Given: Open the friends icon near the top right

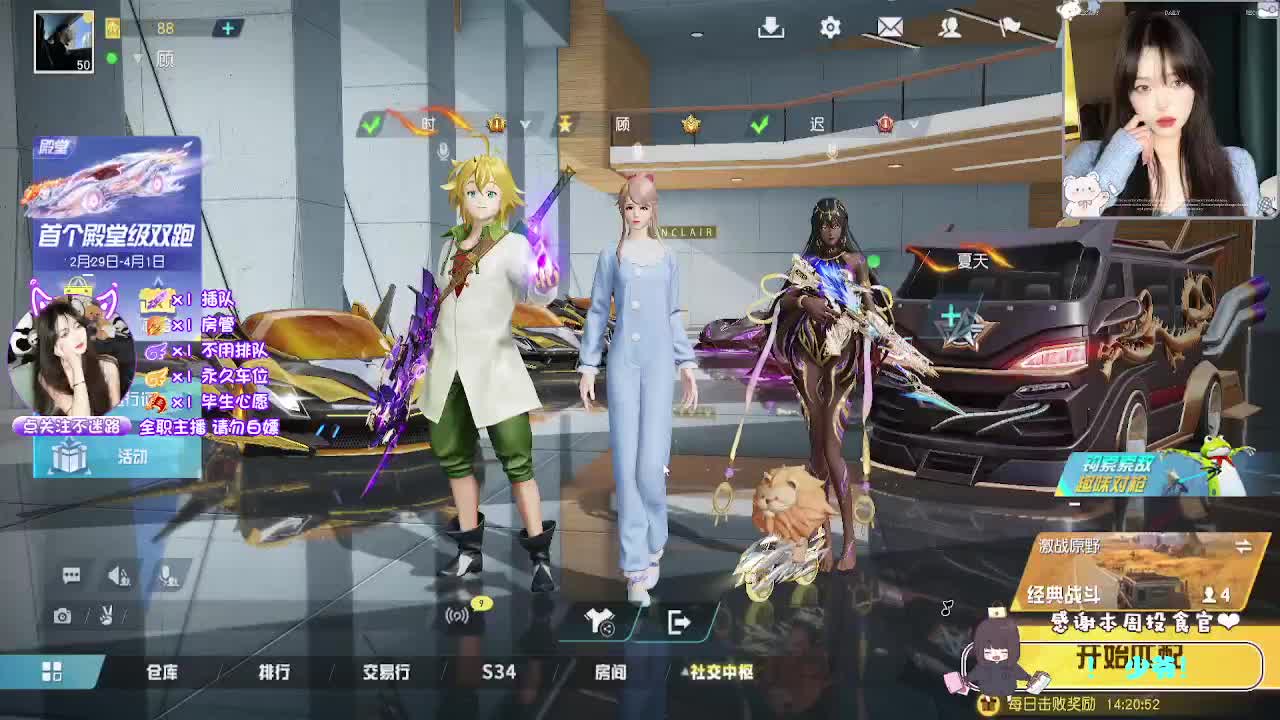Looking at the screenshot, I should 948,28.
